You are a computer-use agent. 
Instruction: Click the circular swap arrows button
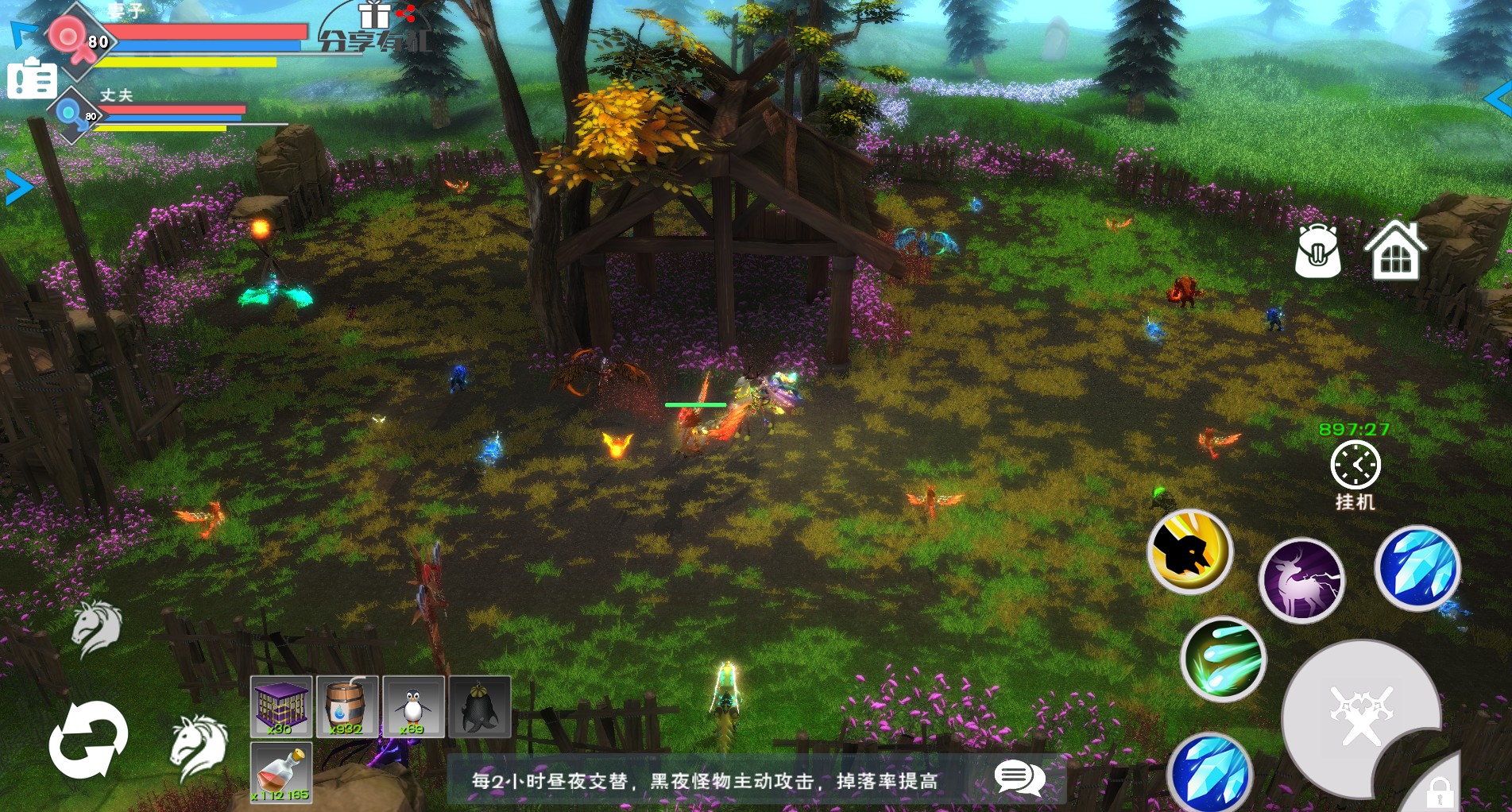88,740
